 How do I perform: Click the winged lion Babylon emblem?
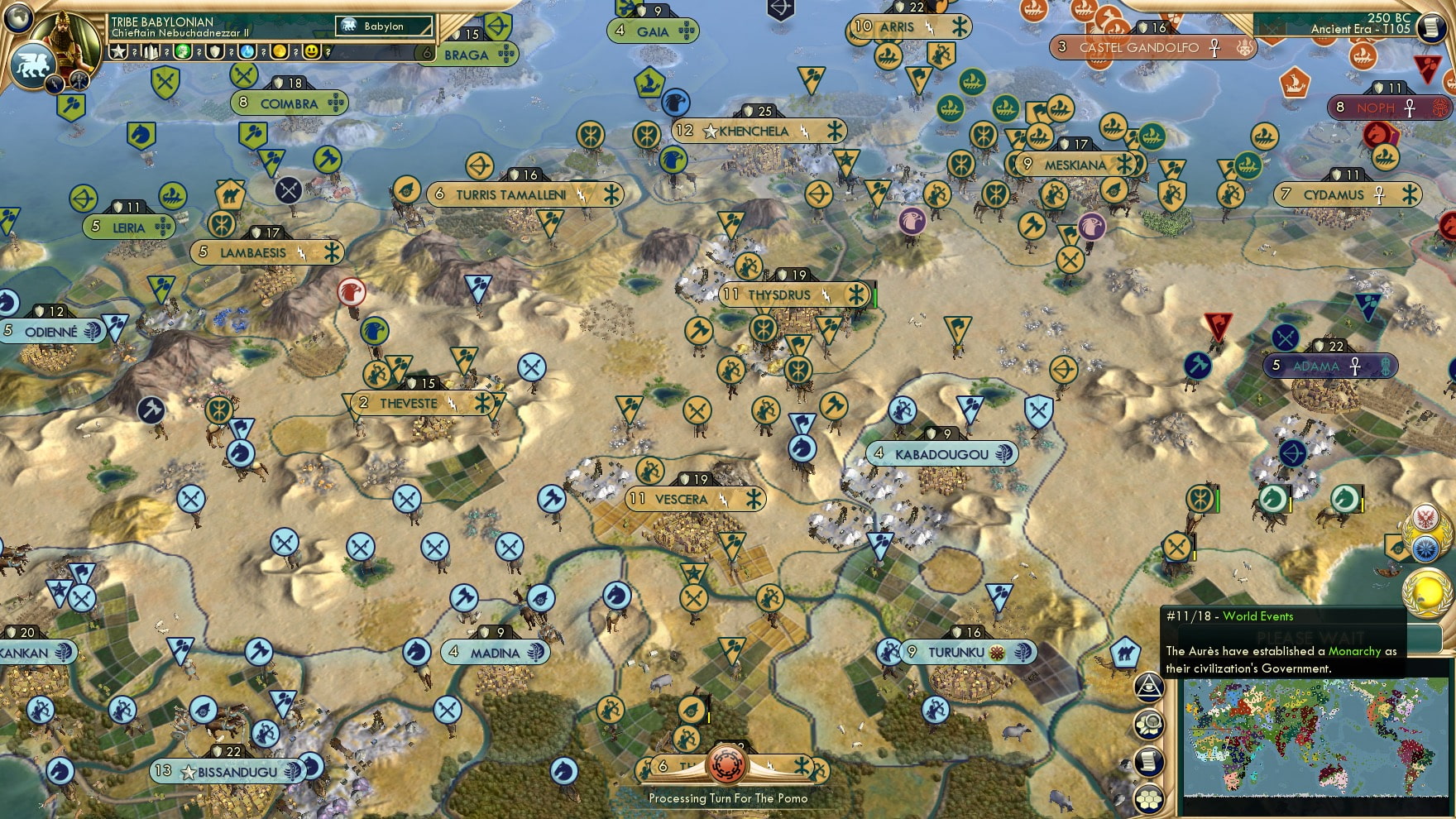coord(33,65)
